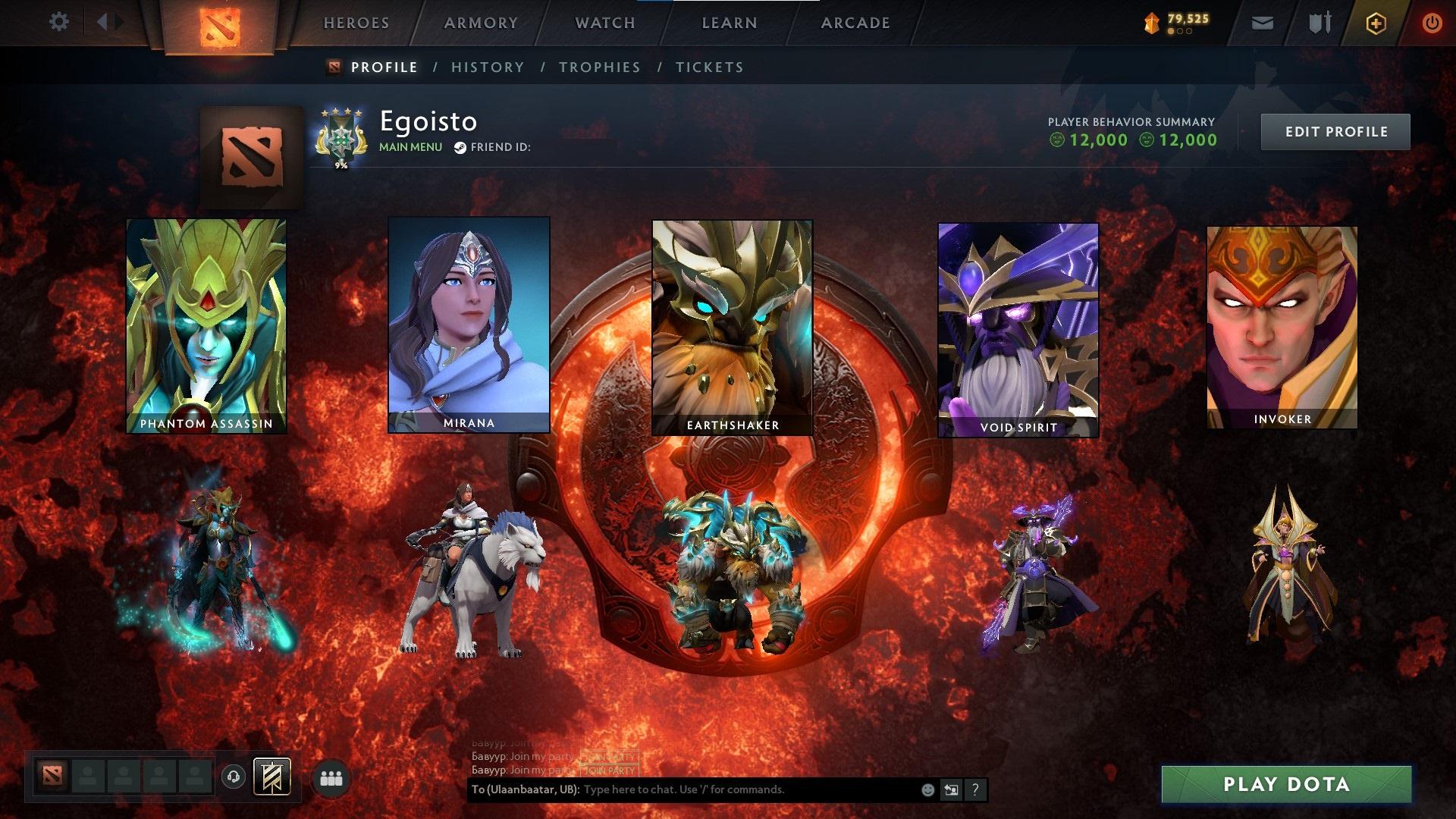
Task: Open the settings gear icon
Action: (59, 21)
